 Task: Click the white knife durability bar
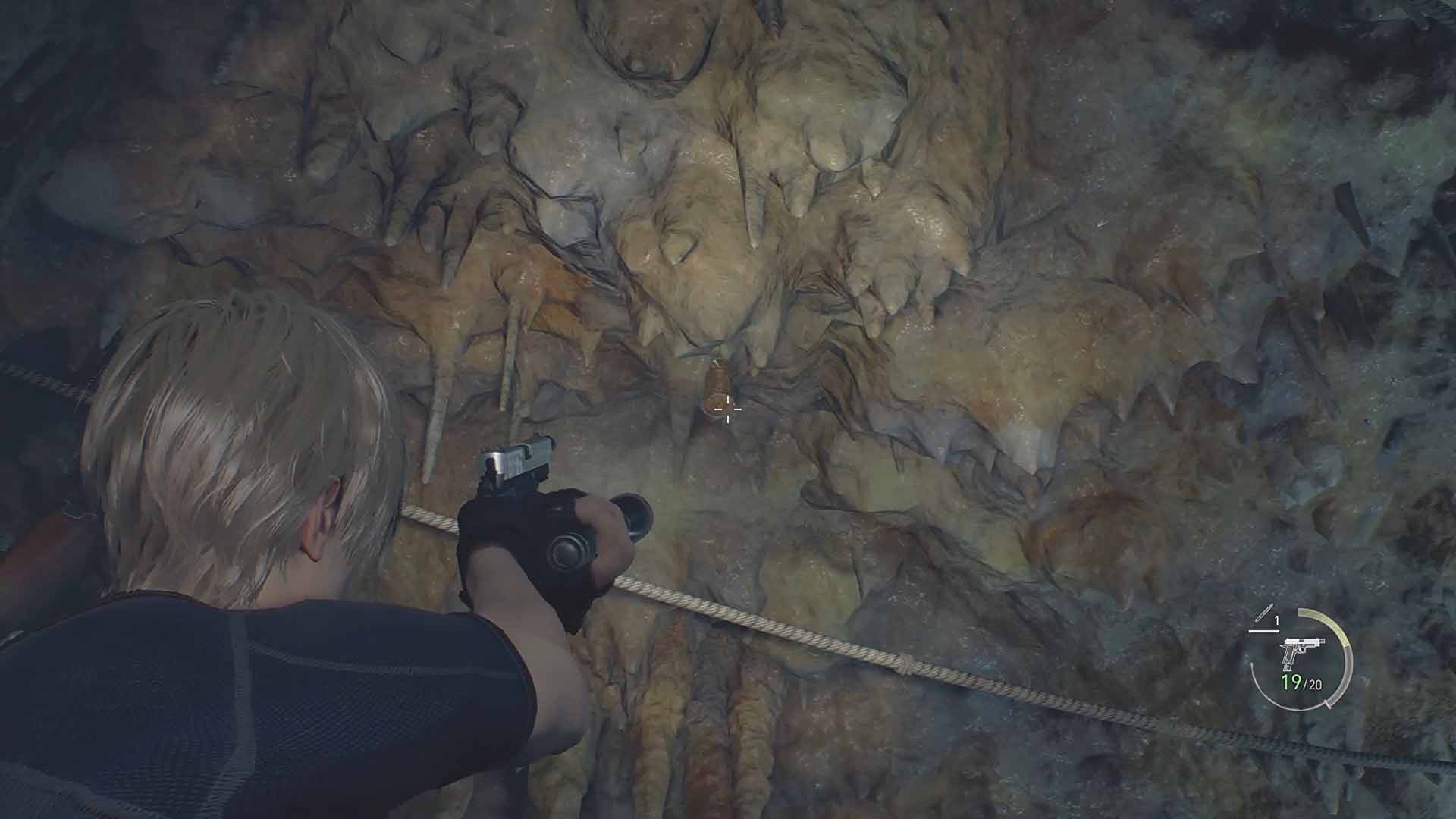[x=1264, y=631]
